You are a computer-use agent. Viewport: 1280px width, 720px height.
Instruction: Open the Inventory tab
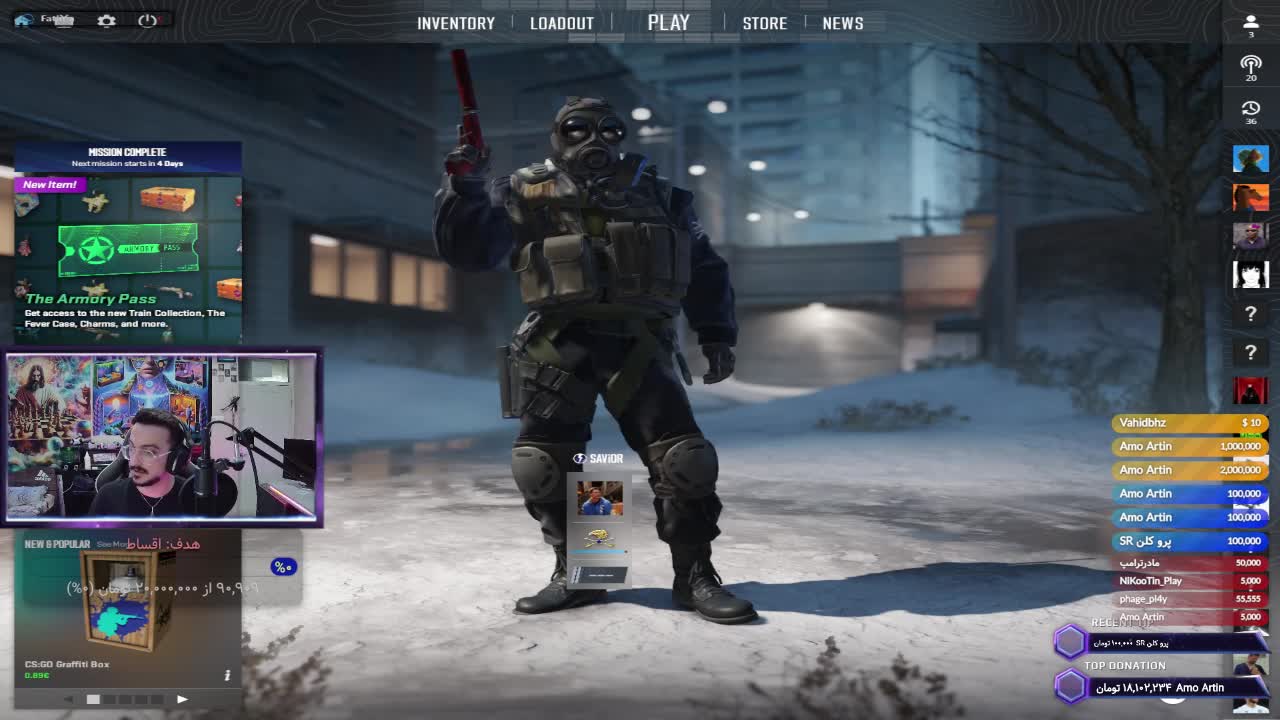(455, 23)
